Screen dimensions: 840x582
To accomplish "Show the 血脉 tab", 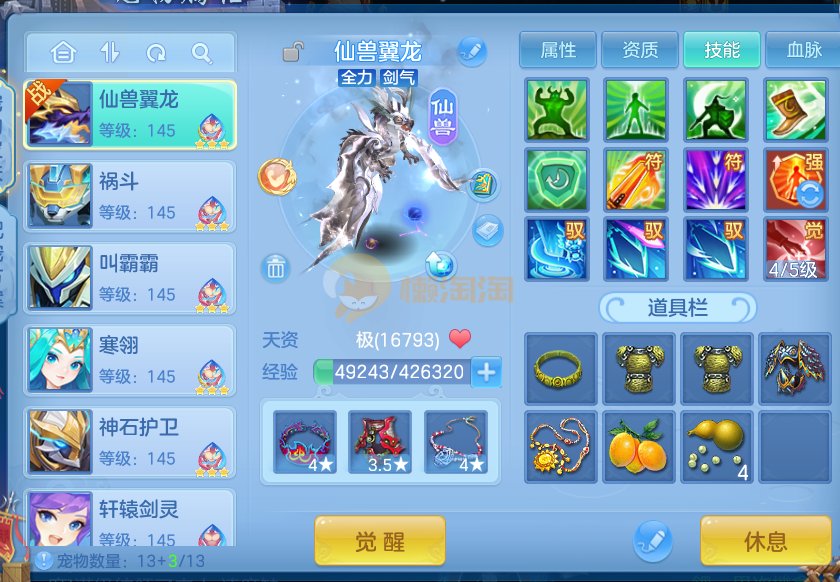I will tap(802, 50).
